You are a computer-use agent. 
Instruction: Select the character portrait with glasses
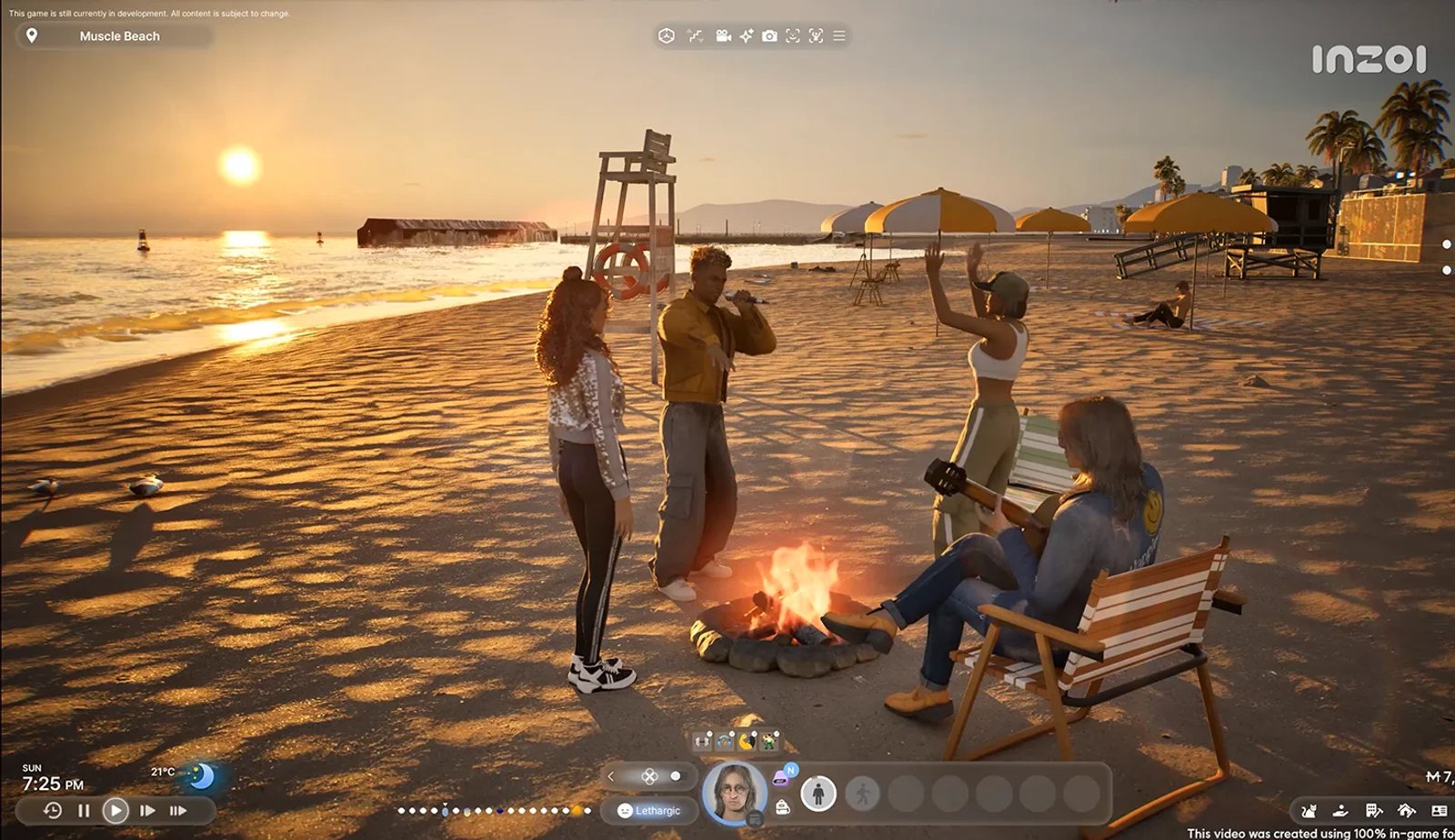(734, 793)
